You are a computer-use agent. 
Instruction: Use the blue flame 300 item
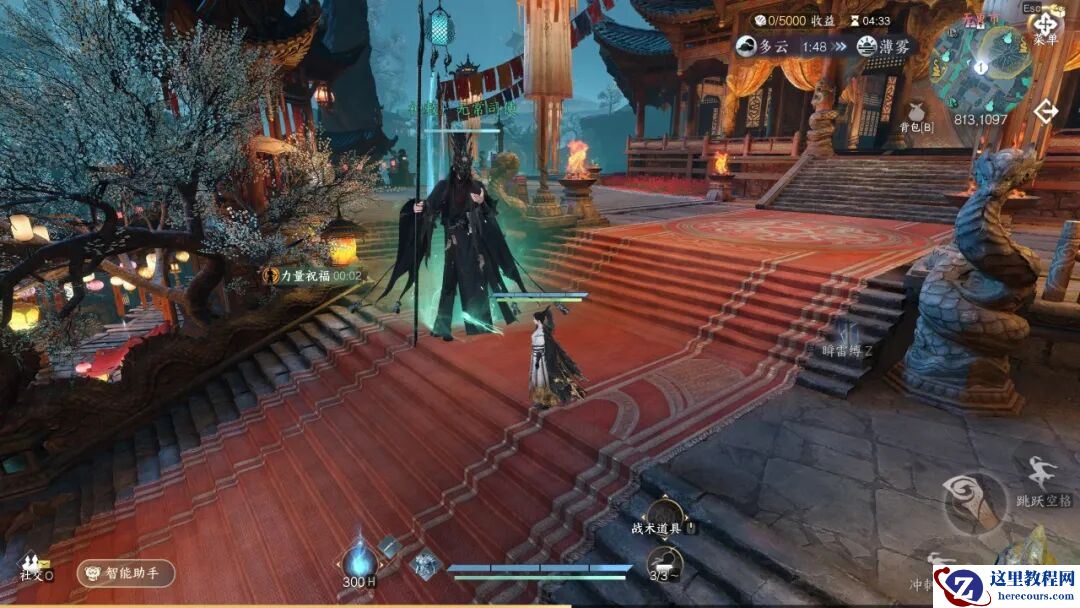click(x=358, y=562)
